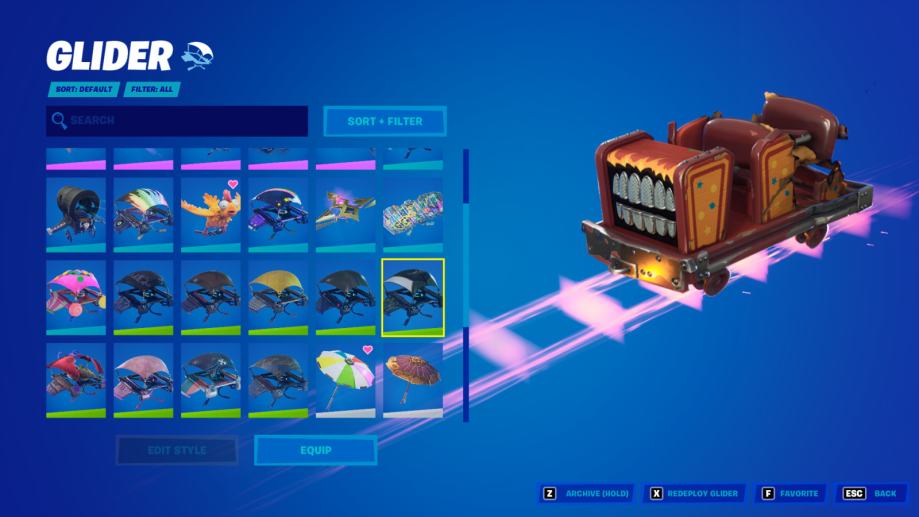This screenshot has height=517, width=919.
Task: Choose the multicolored beach umbrella
Action: (x=345, y=380)
